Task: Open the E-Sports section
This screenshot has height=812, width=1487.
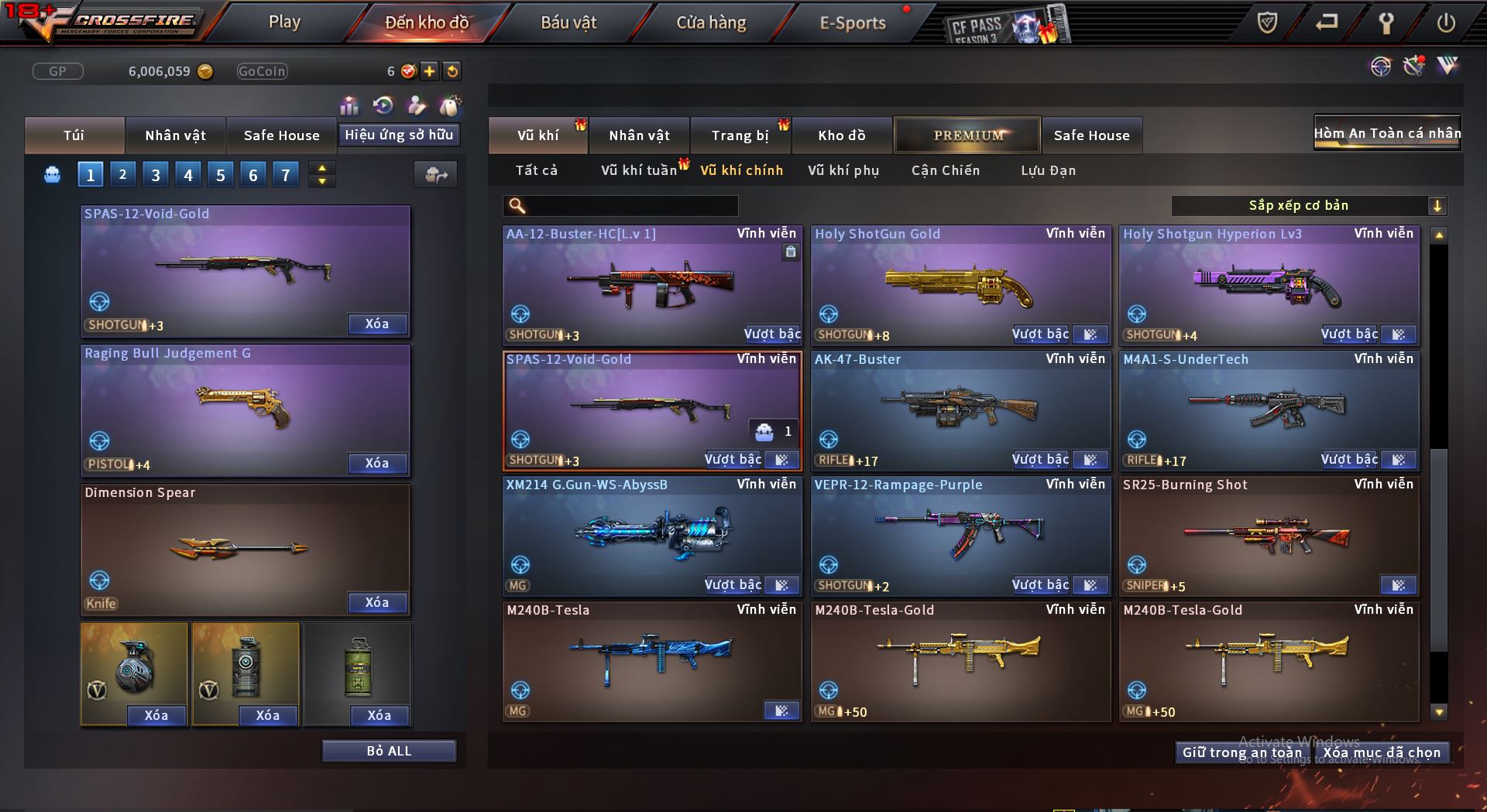Action: coord(852,22)
